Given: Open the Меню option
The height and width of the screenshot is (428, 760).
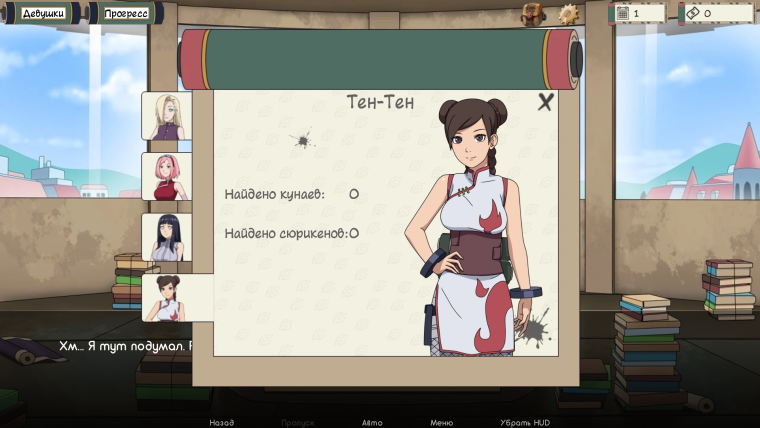Looking at the screenshot, I should [x=442, y=422].
